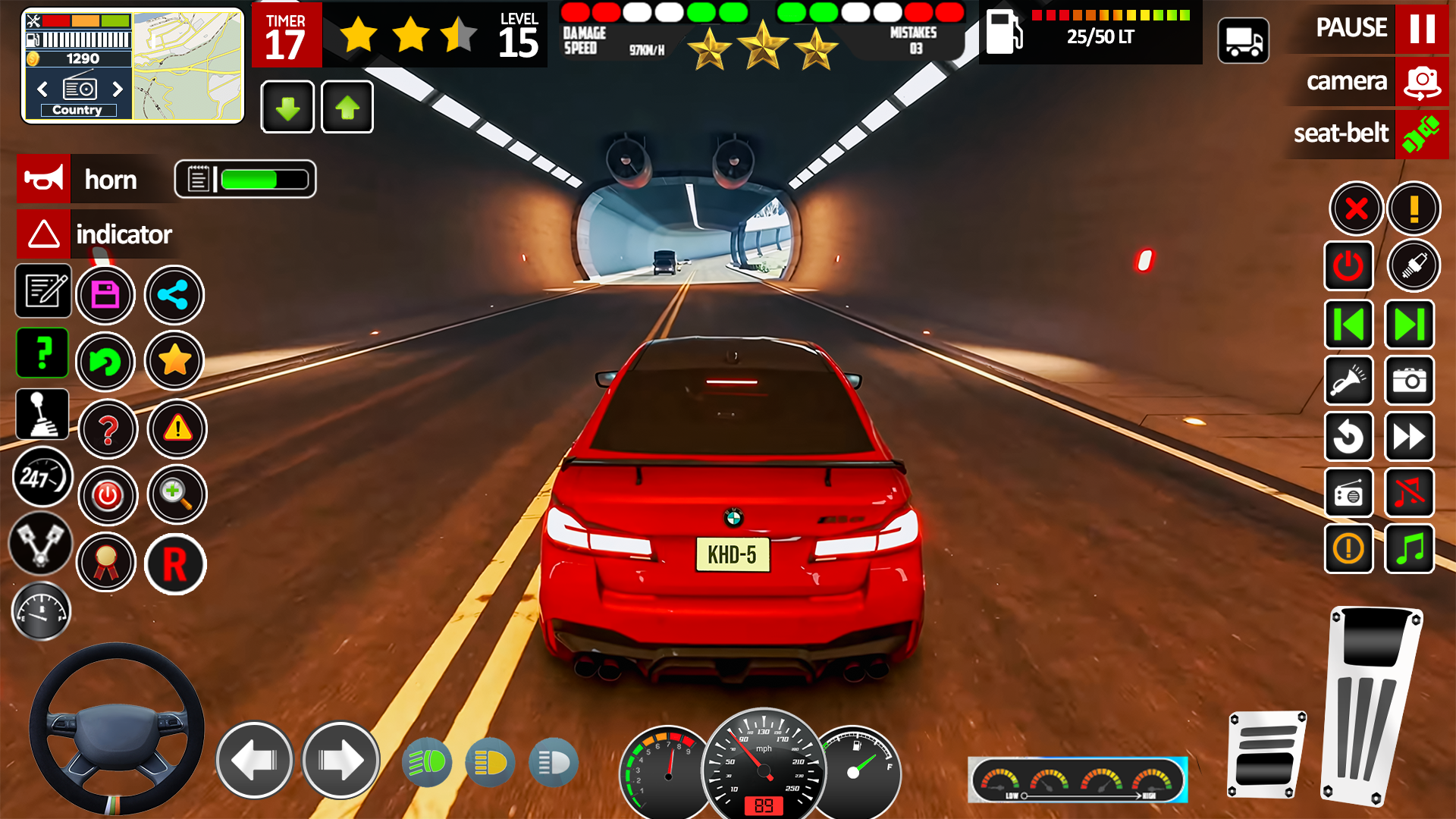Click the next radio station chevron

[118, 89]
